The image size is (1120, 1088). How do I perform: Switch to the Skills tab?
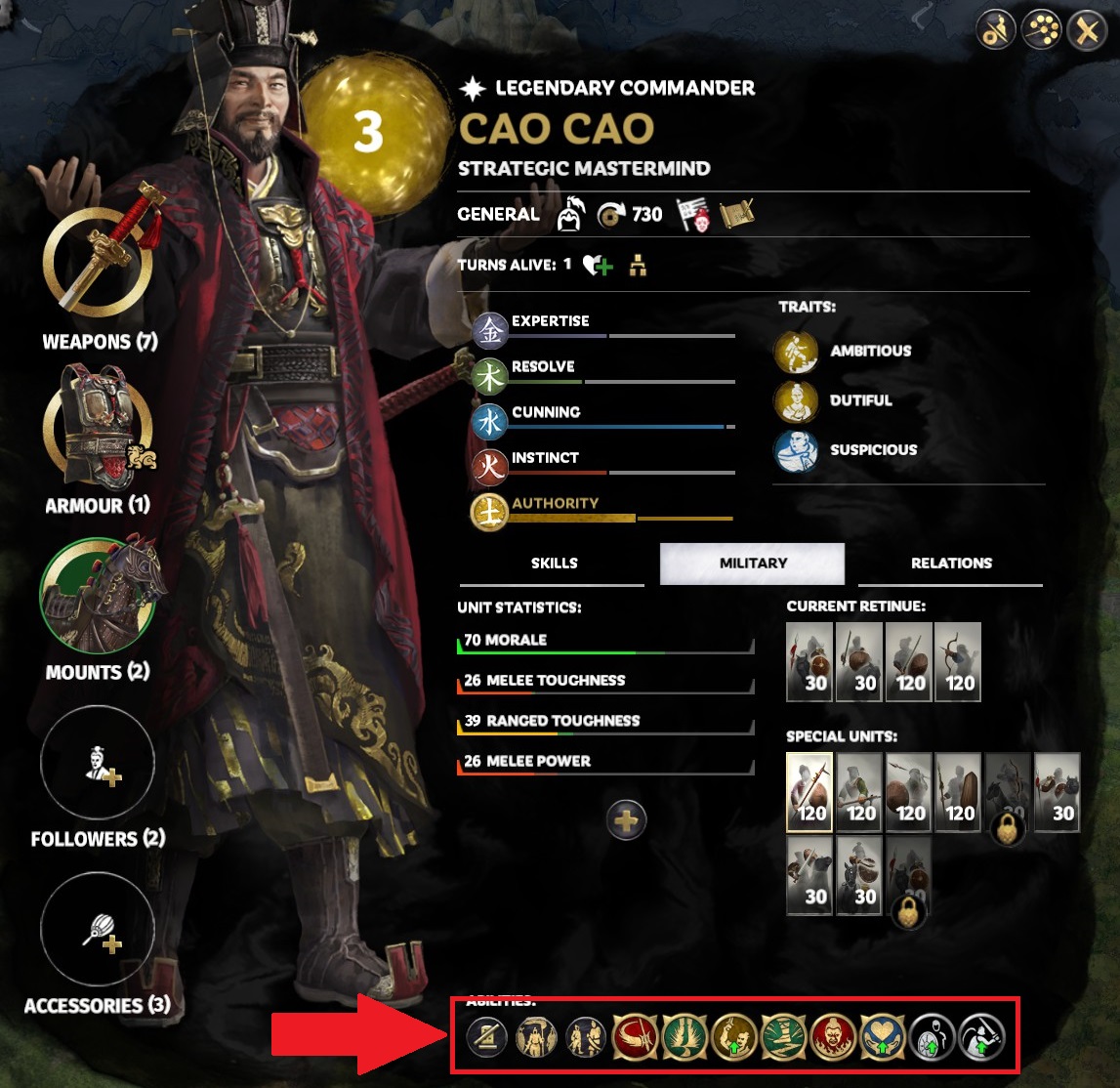click(554, 564)
